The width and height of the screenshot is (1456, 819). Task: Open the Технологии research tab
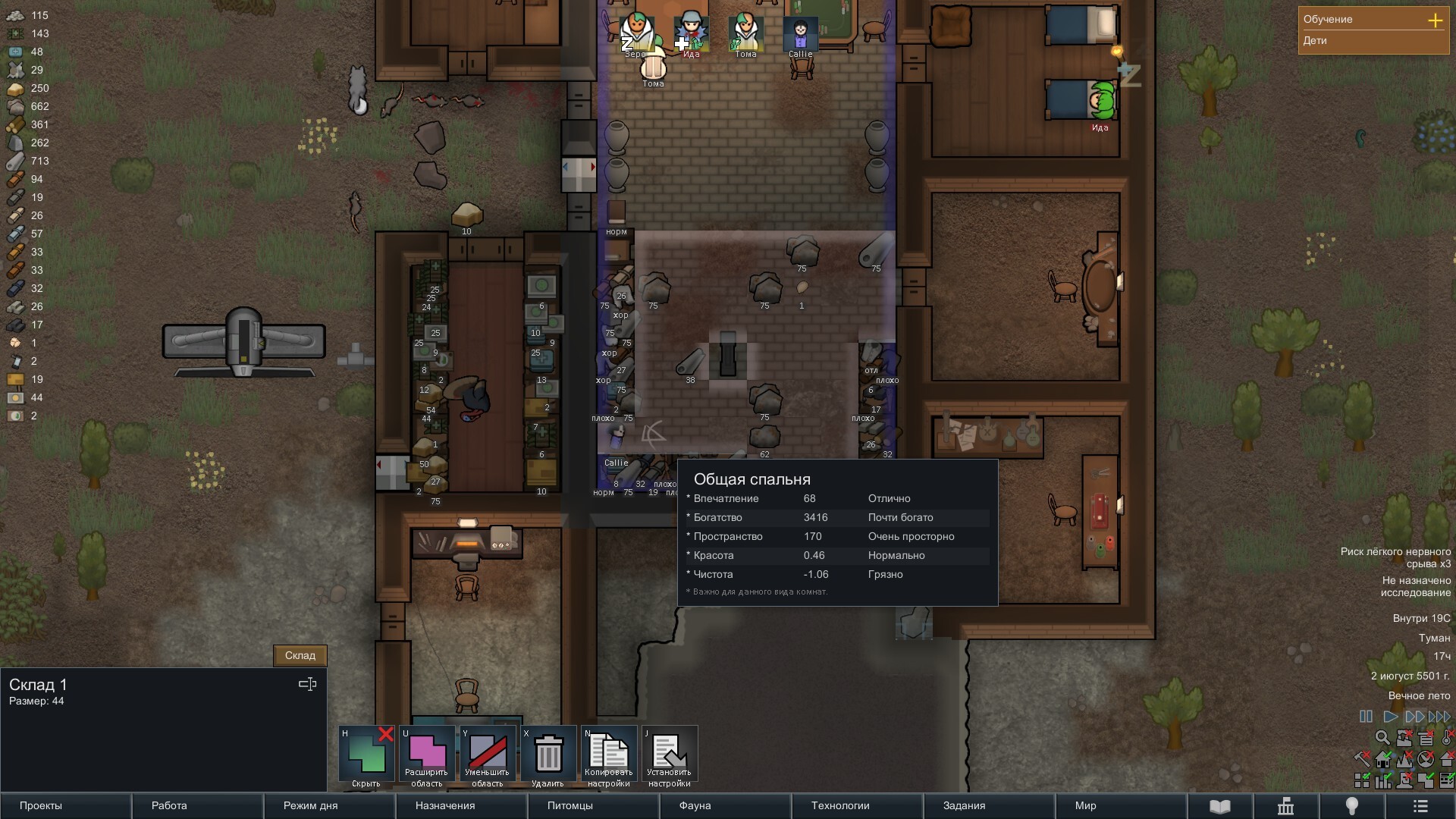coord(857,805)
